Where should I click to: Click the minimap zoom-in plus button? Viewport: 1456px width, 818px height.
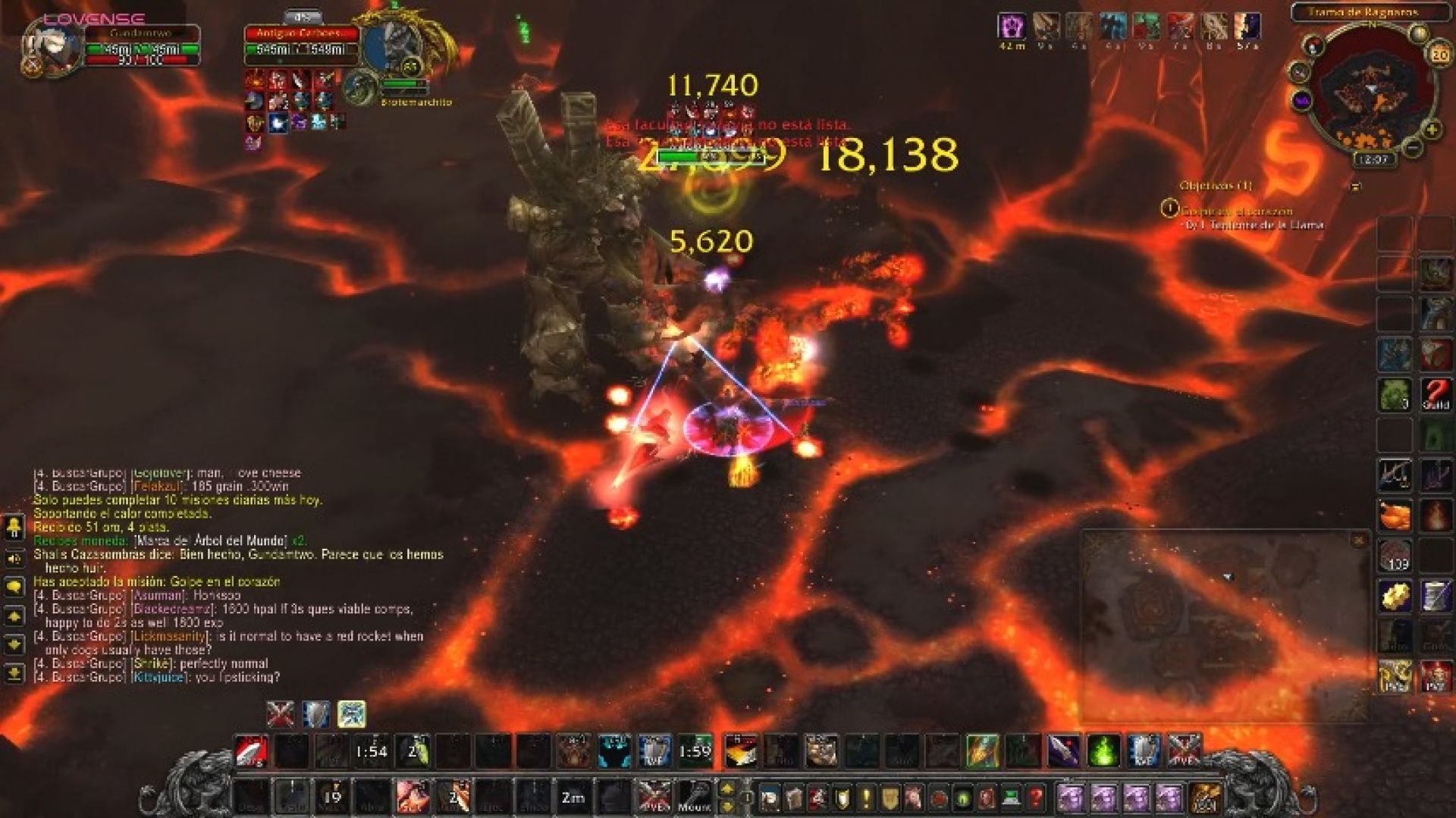coord(1432,130)
